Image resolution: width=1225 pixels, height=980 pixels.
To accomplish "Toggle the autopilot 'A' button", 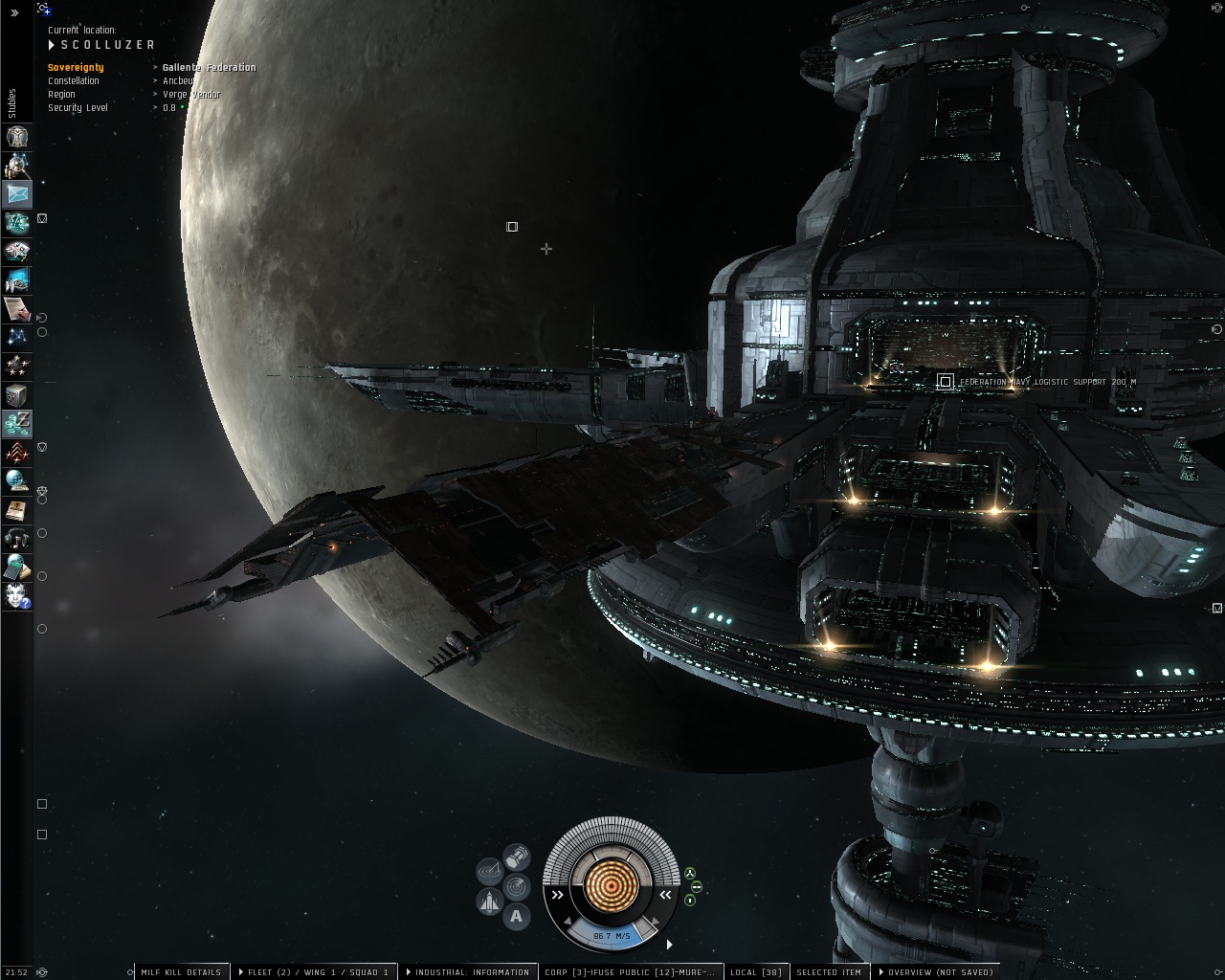I will pyautogui.click(x=517, y=916).
